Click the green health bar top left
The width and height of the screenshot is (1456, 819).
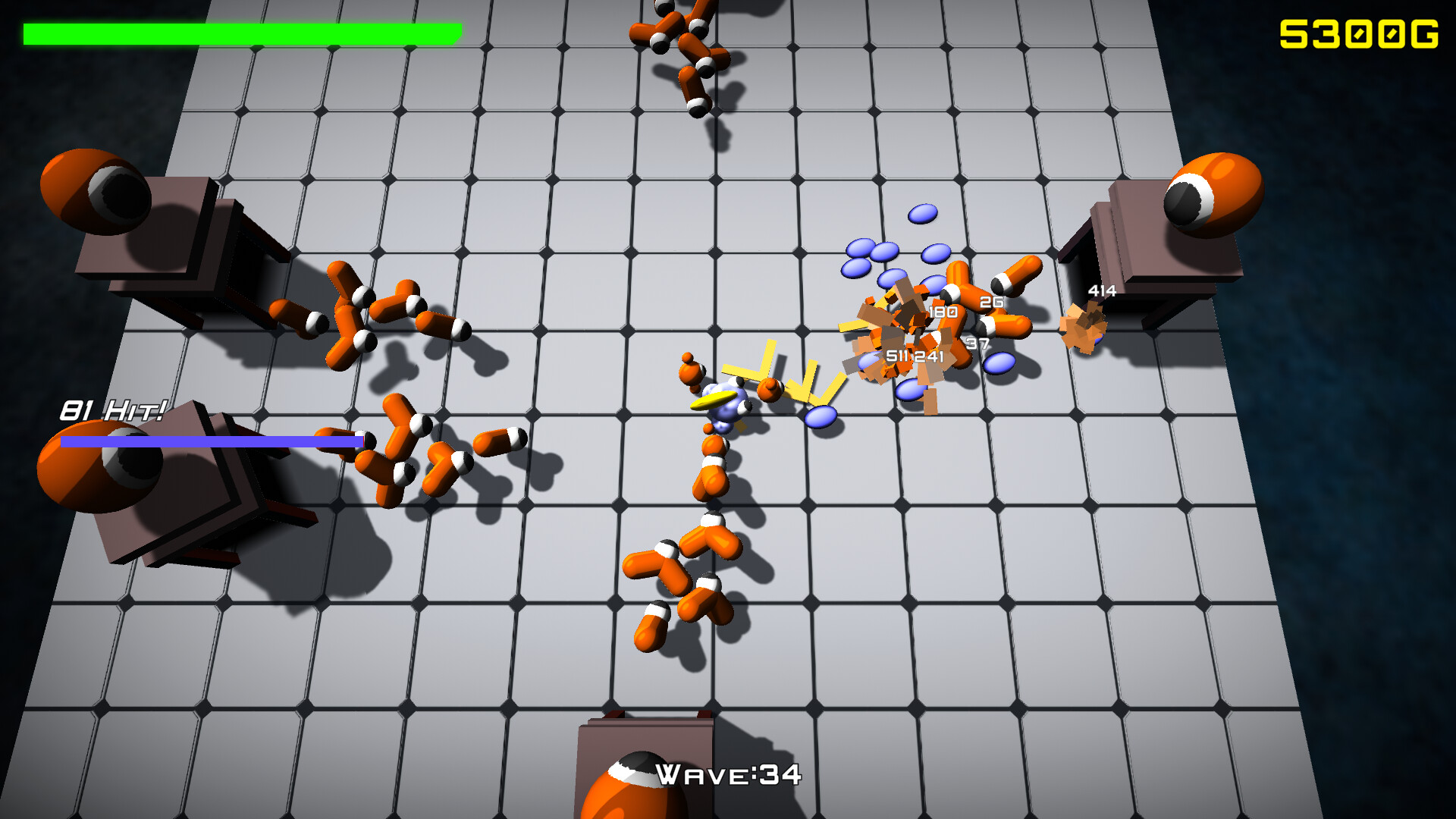pyautogui.click(x=243, y=33)
